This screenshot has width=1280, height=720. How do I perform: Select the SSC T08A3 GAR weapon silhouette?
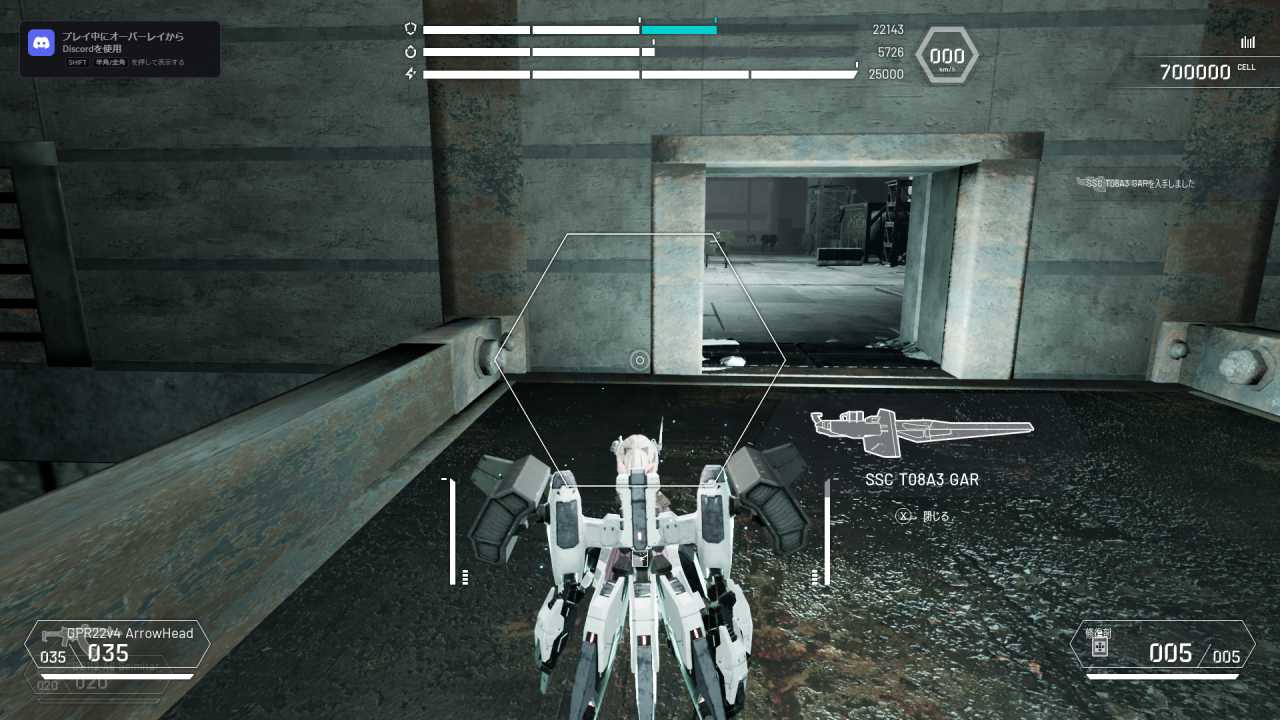[x=922, y=430]
